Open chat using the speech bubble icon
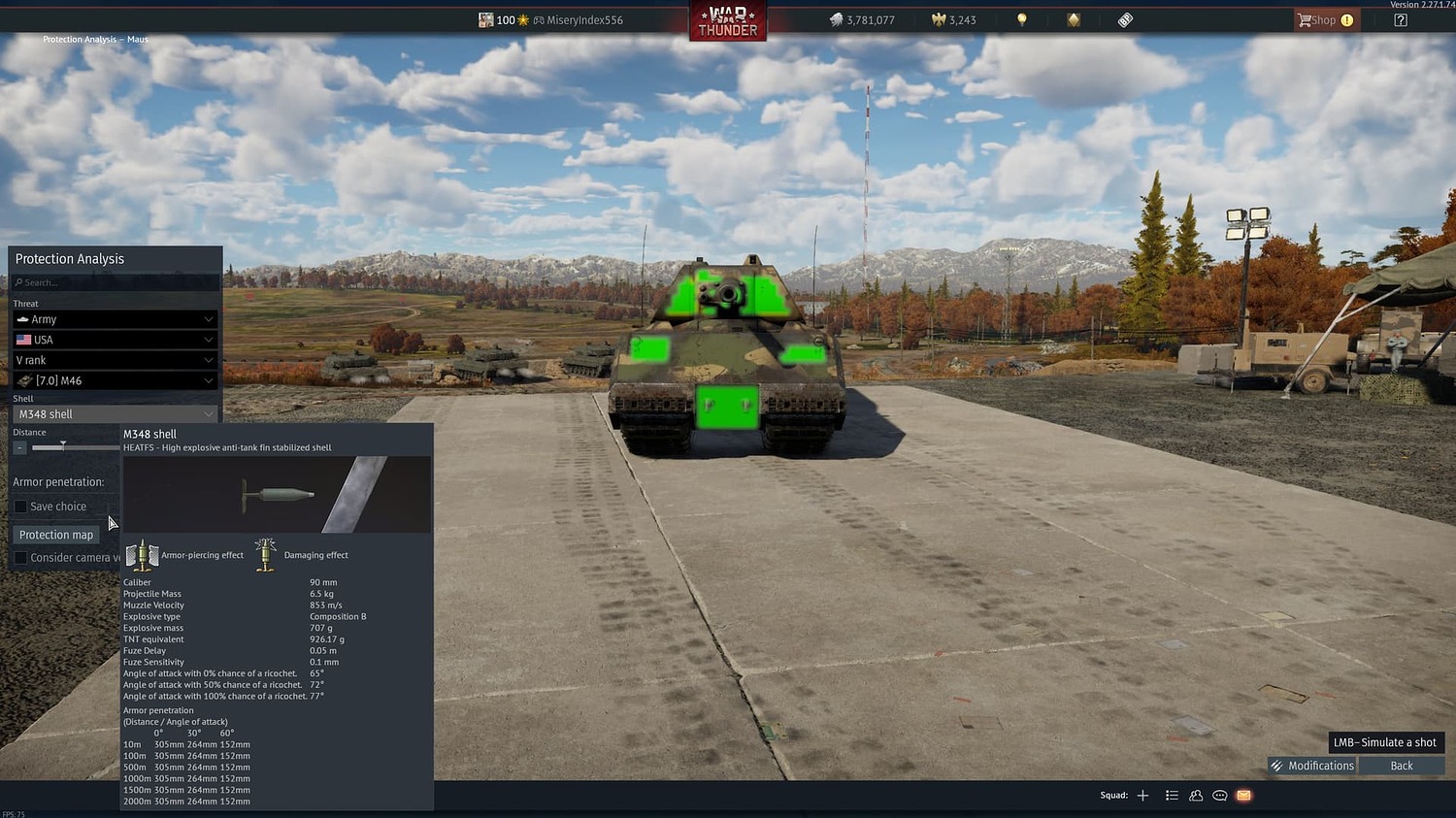1456x818 pixels. [x=1219, y=795]
